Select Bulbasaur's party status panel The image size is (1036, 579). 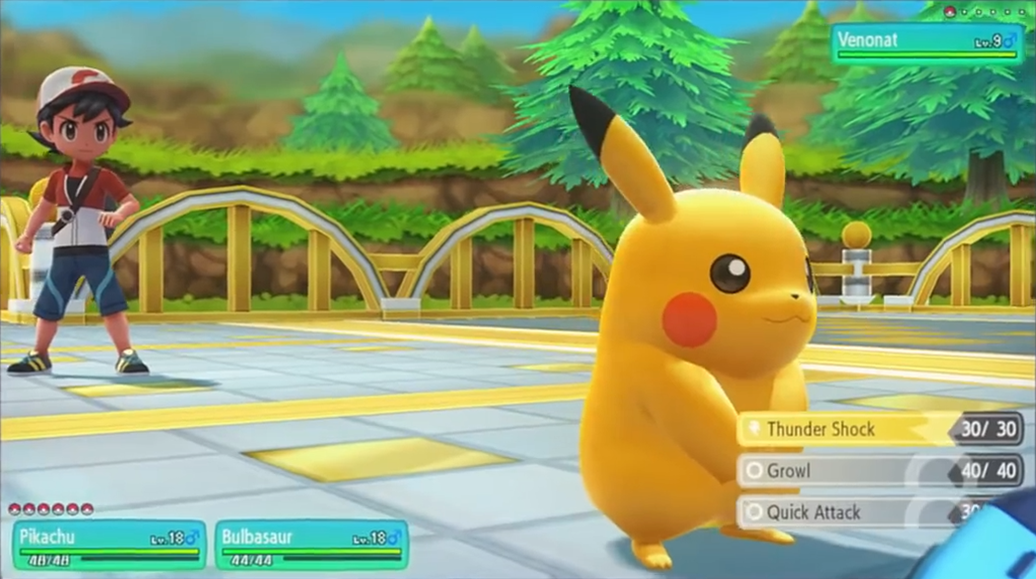click(x=311, y=545)
